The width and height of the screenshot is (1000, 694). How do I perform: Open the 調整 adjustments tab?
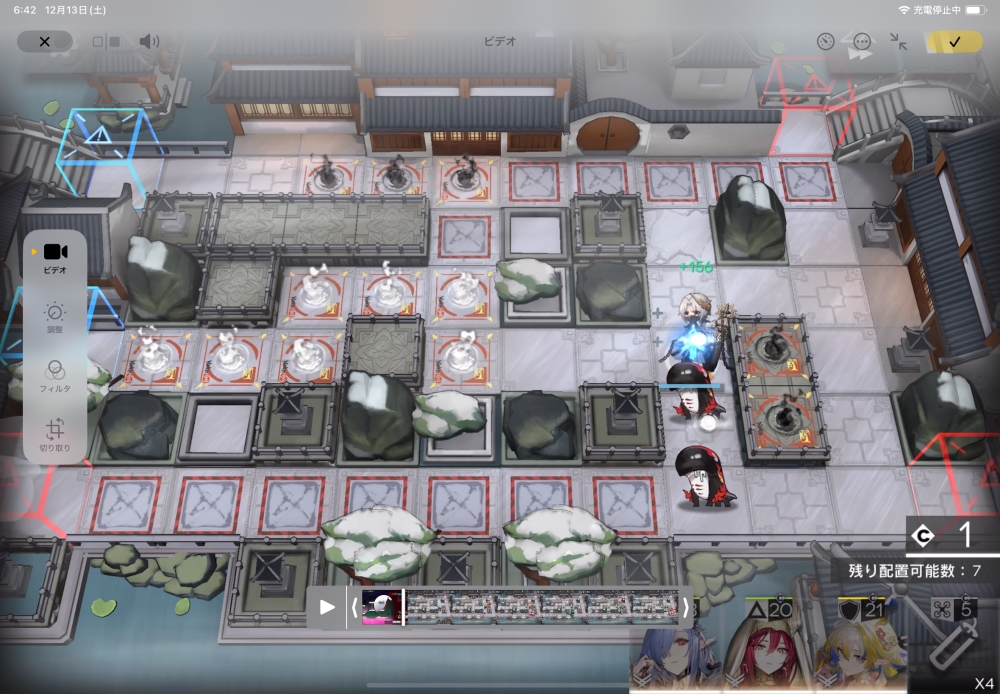[x=55, y=318]
